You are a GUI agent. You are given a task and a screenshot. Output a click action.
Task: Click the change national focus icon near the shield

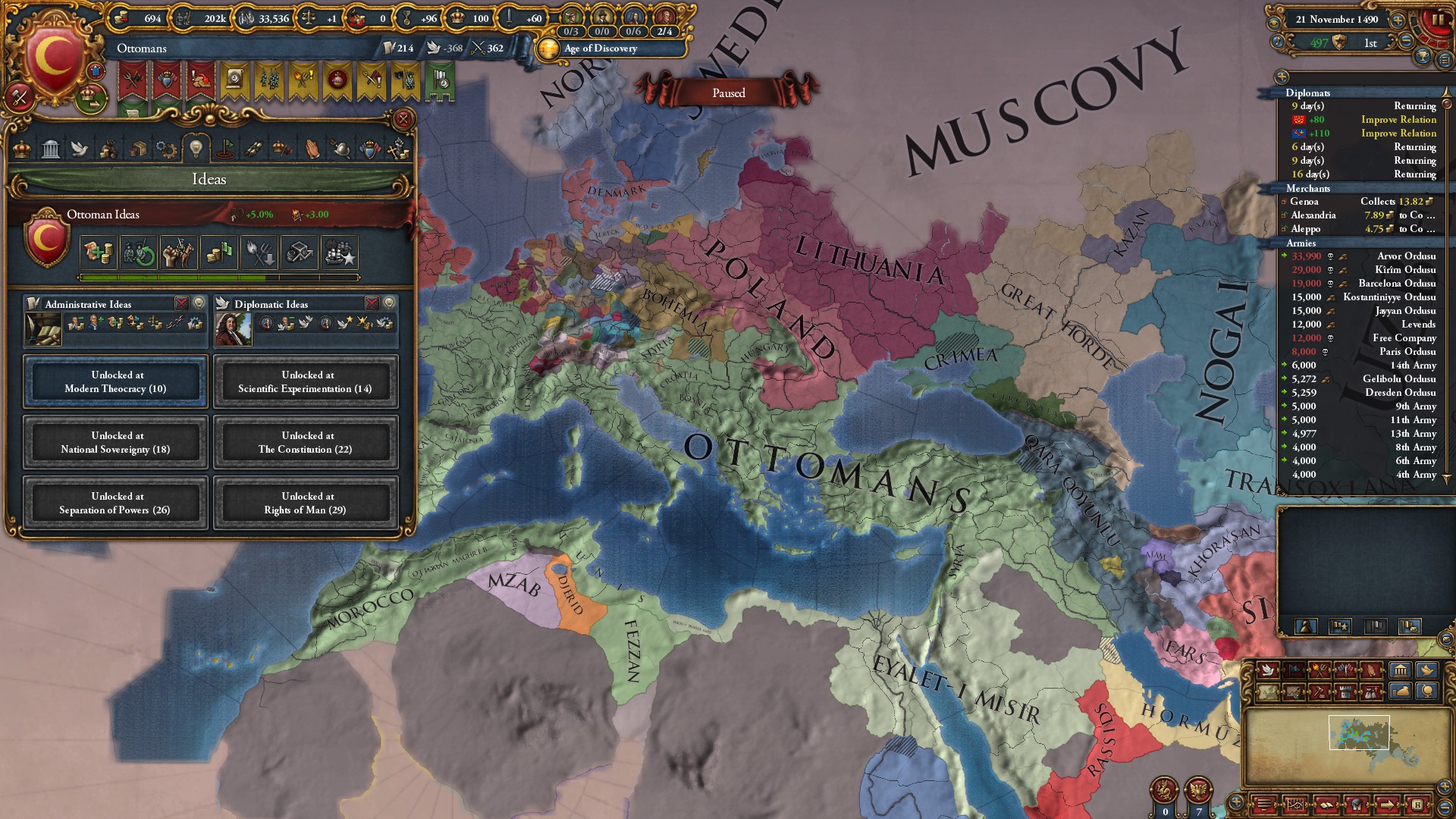point(96,71)
